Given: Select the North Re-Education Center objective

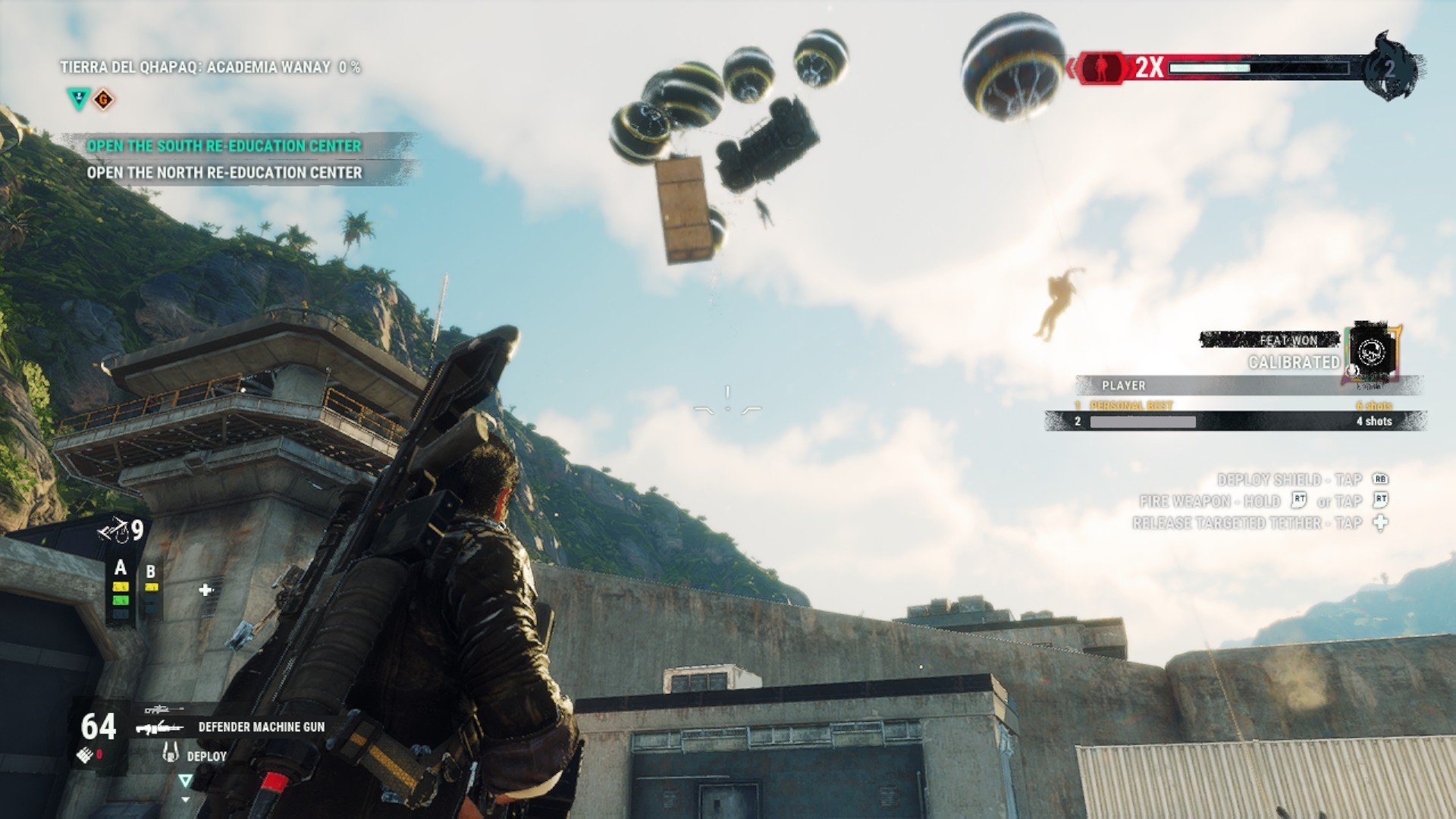Looking at the screenshot, I should (224, 173).
